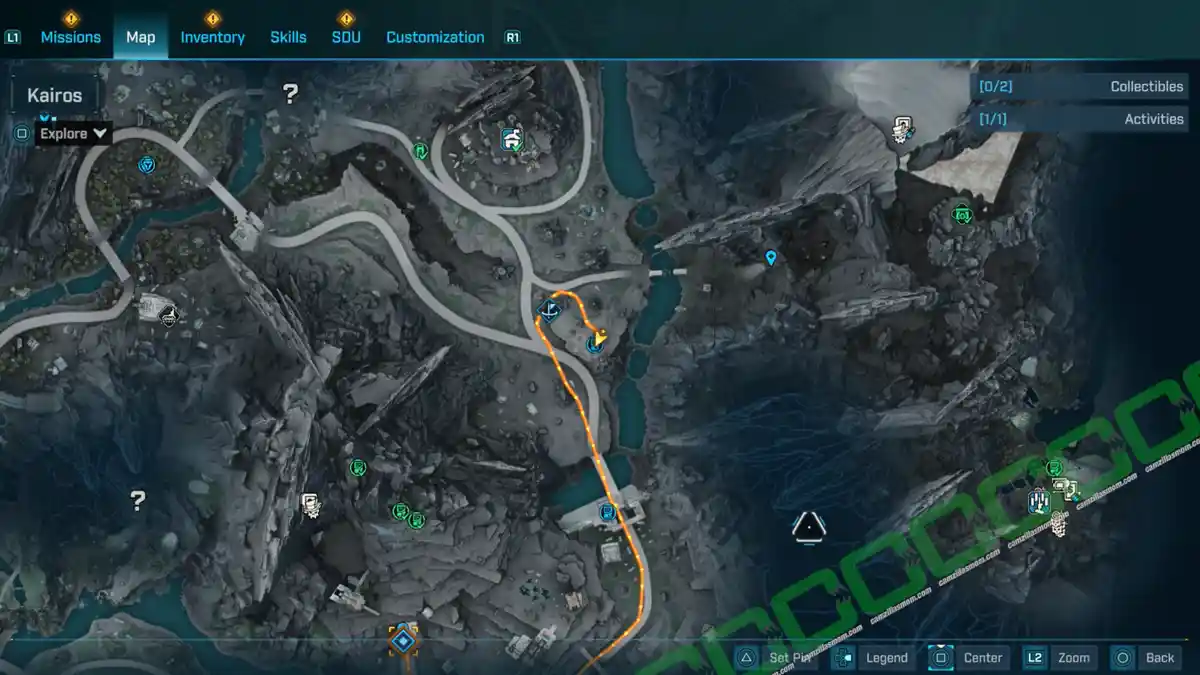Open the Customization tab
The image size is (1200, 675).
[x=435, y=37]
